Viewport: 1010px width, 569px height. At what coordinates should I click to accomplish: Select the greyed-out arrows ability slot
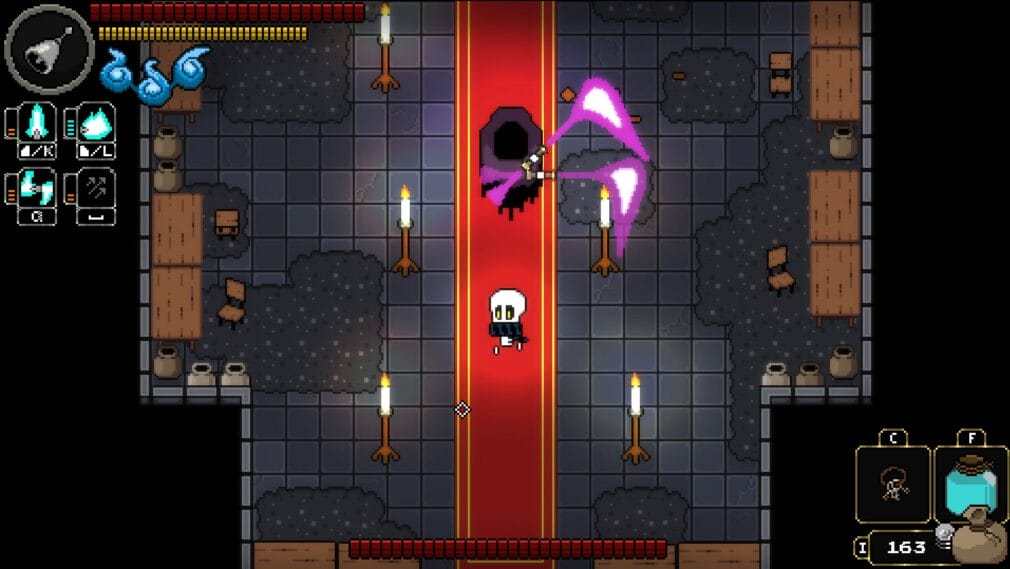coord(97,189)
